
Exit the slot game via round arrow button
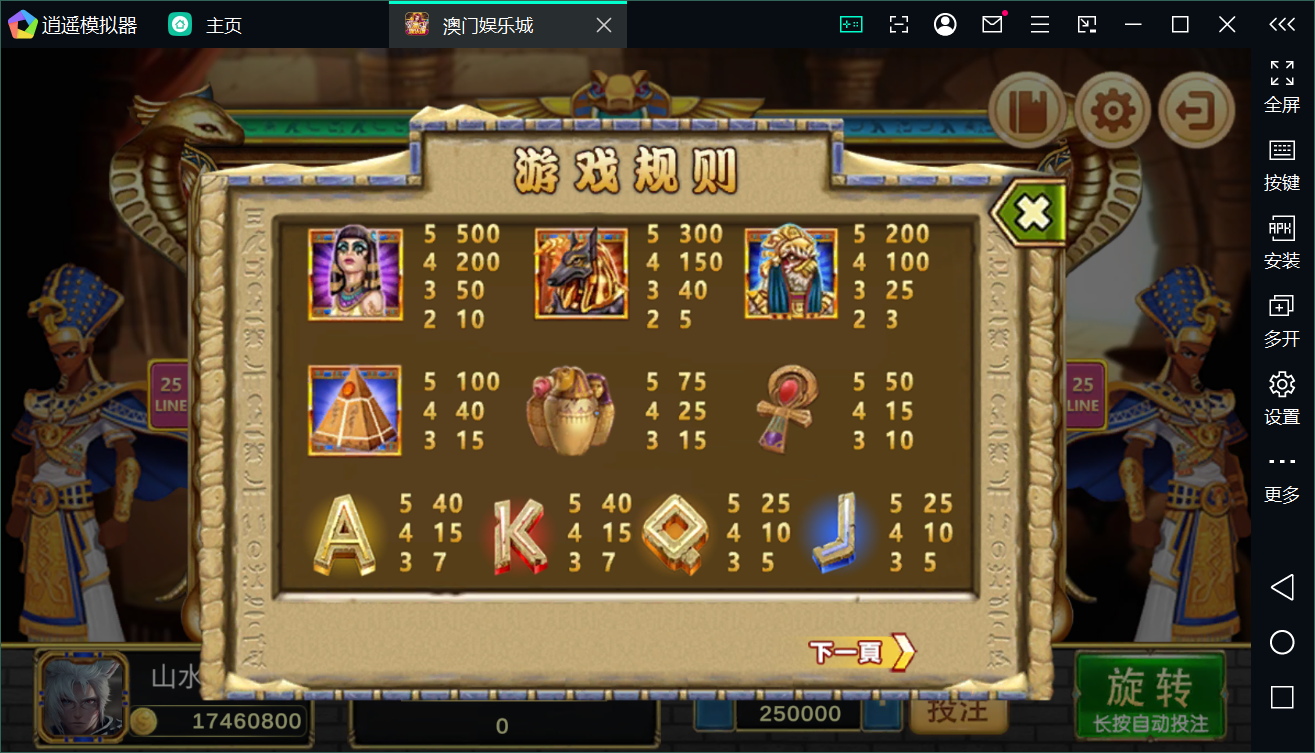click(1196, 111)
